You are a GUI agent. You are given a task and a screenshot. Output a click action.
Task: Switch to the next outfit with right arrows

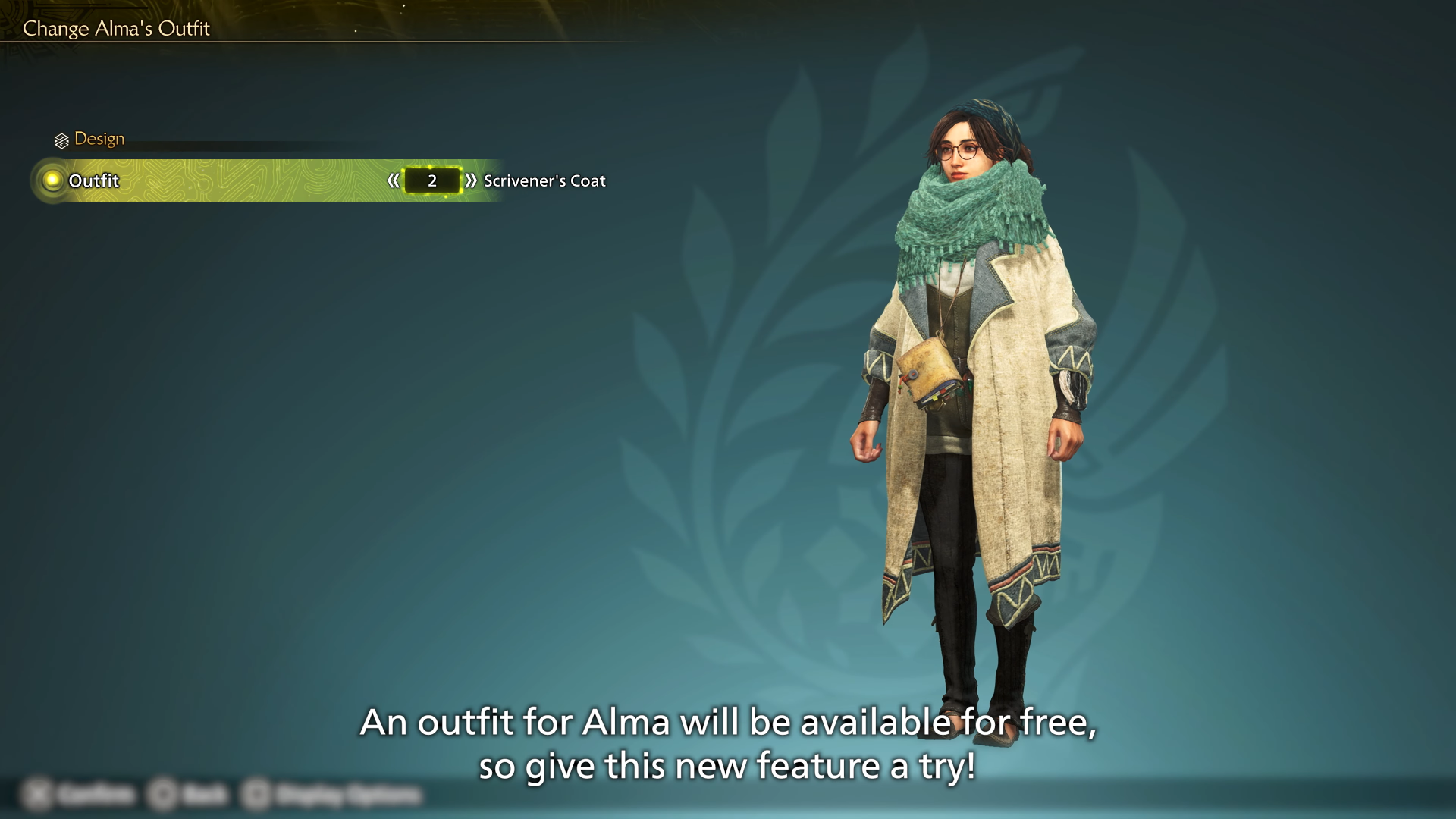[471, 180]
